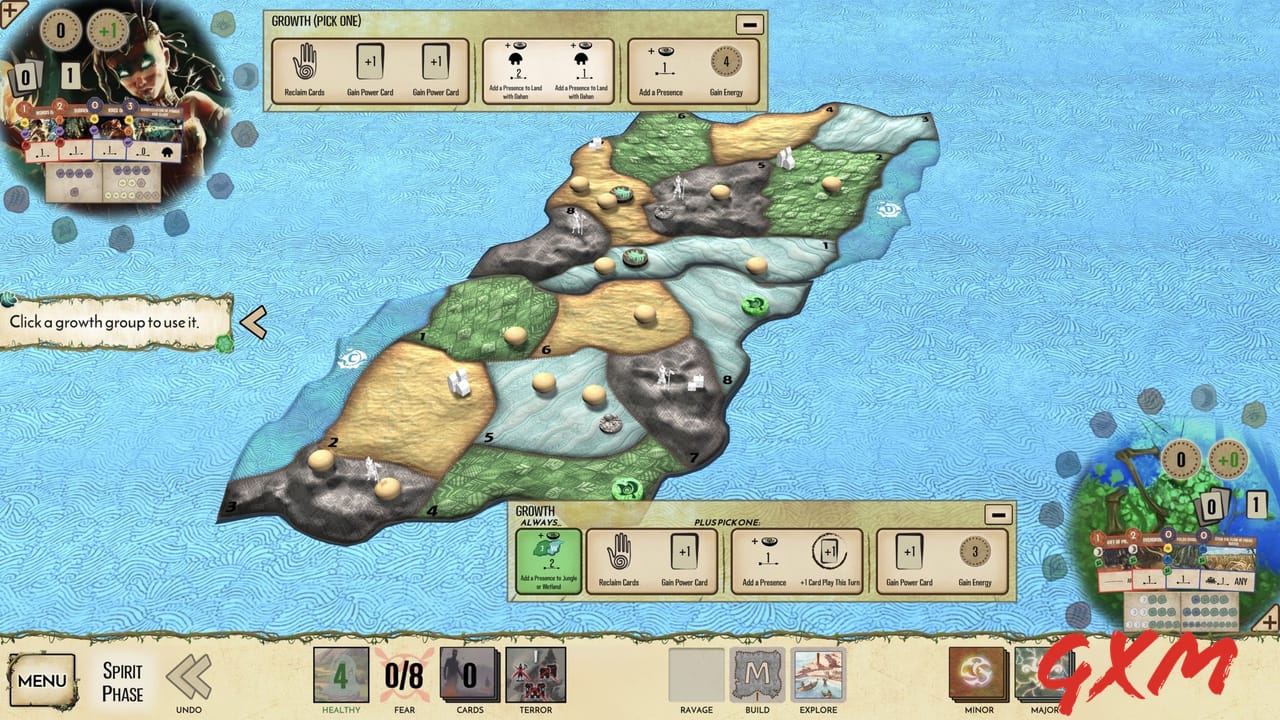Choose the Add a Presence growth option
1280x720 pixels.
[662, 62]
